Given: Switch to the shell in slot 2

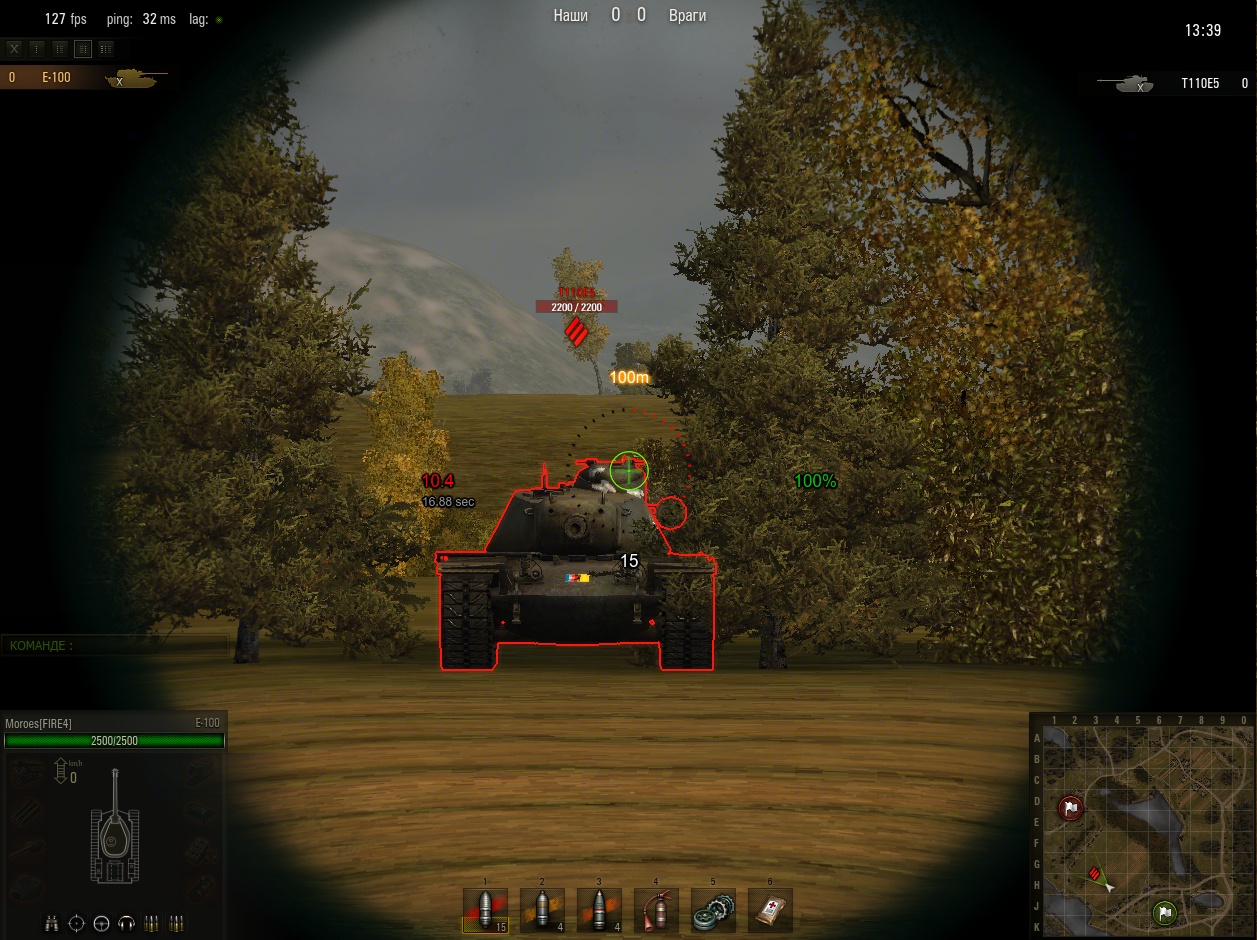Looking at the screenshot, I should 542,910.
